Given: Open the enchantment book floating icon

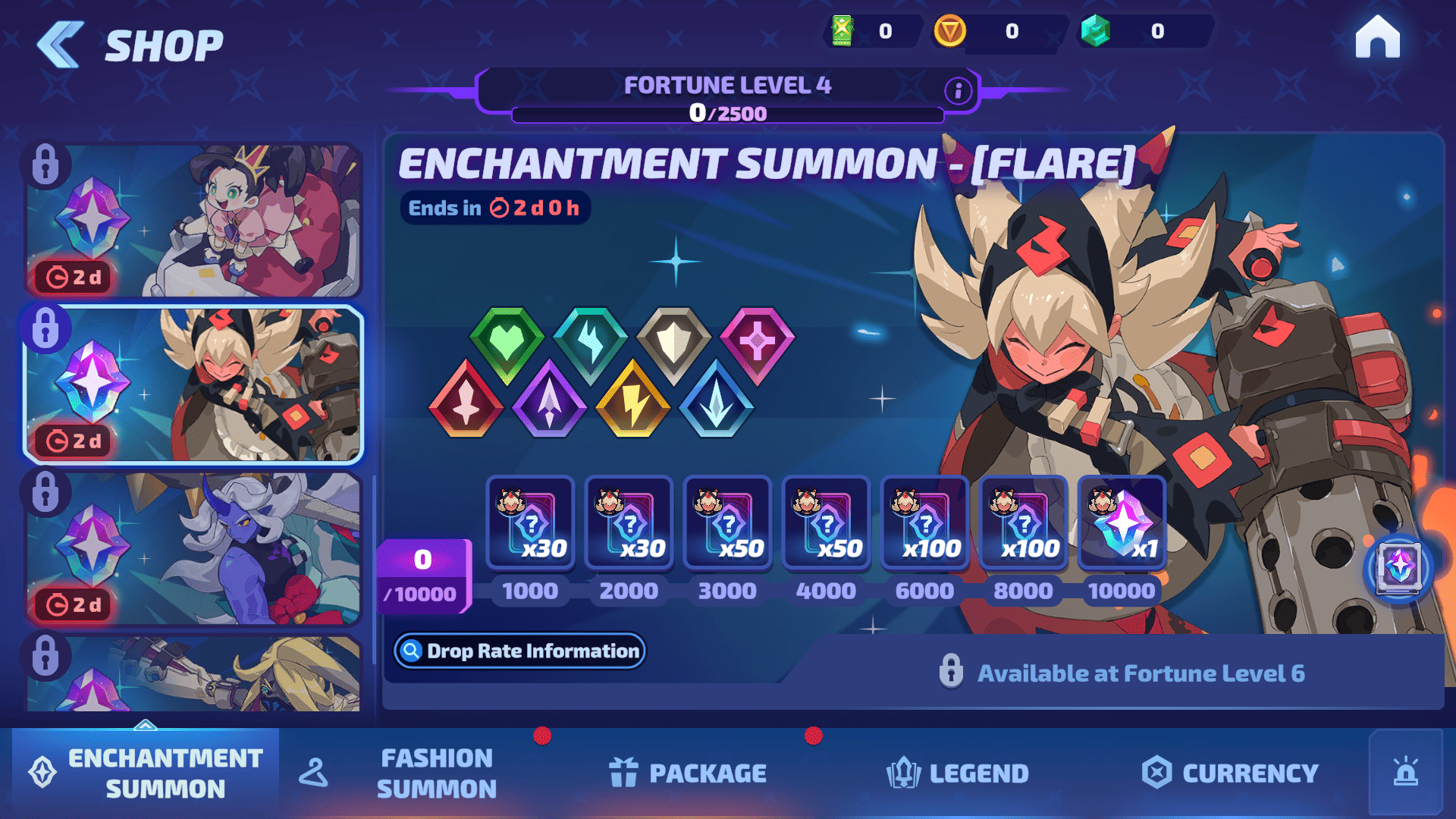Looking at the screenshot, I should [1398, 568].
